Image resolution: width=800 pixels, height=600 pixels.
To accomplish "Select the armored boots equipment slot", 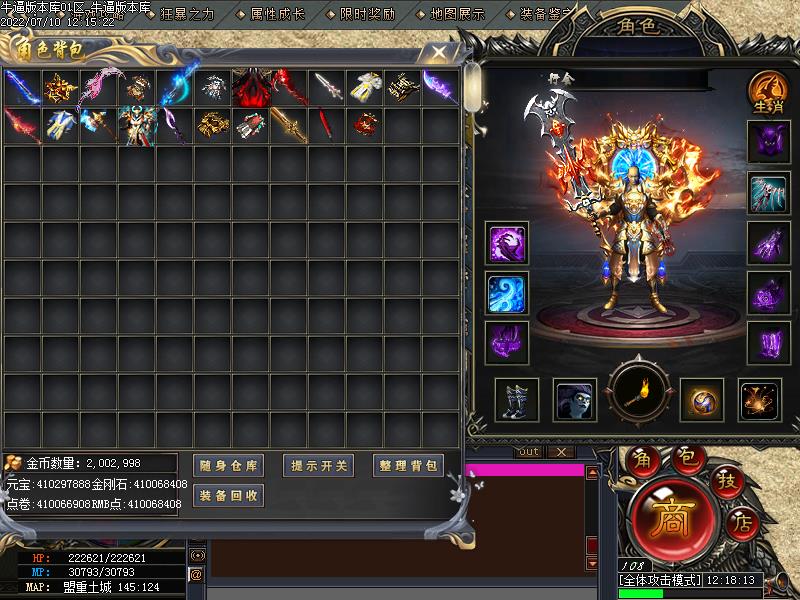I will pos(517,400).
